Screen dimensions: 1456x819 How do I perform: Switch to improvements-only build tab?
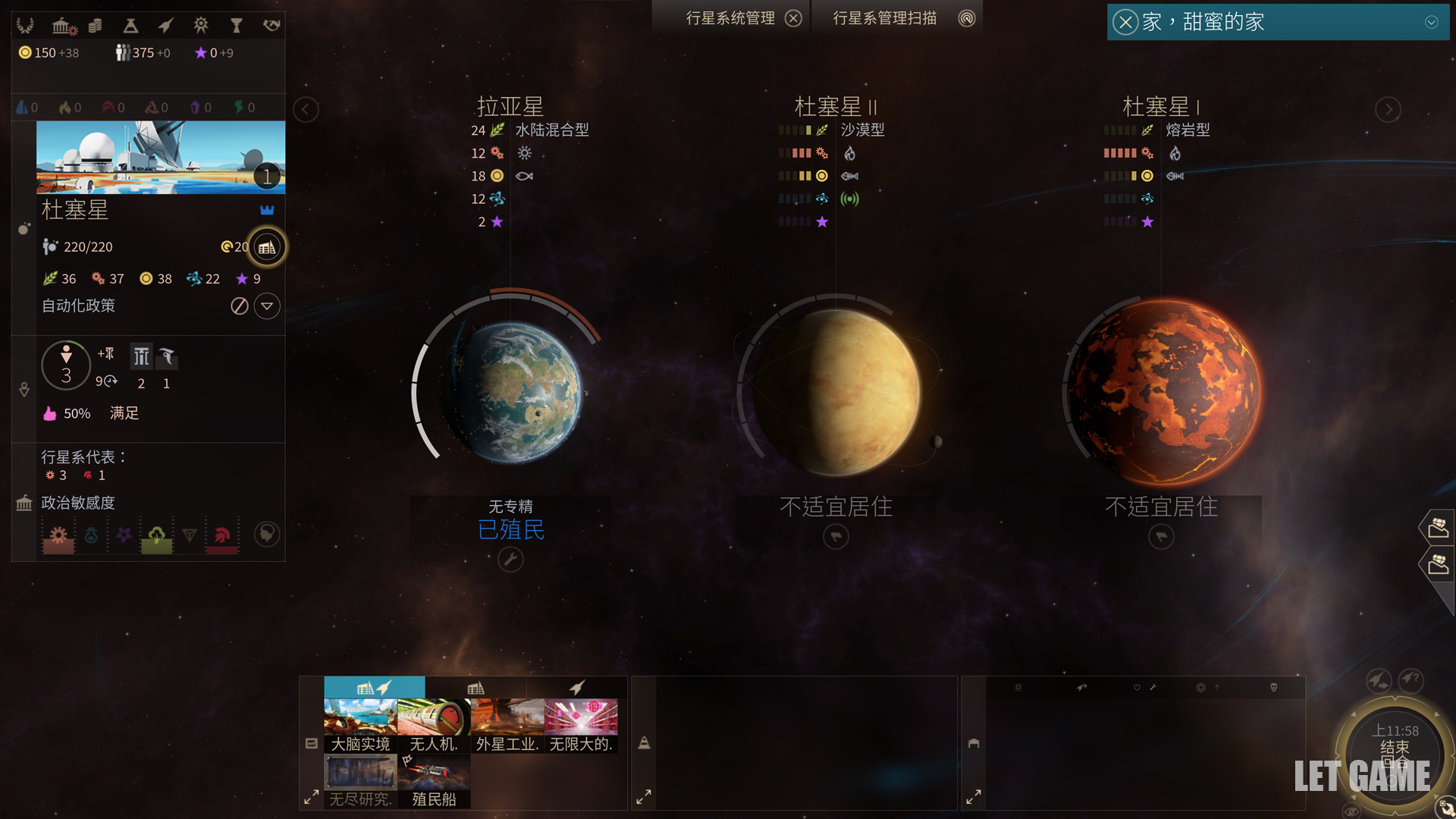coord(475,688)
